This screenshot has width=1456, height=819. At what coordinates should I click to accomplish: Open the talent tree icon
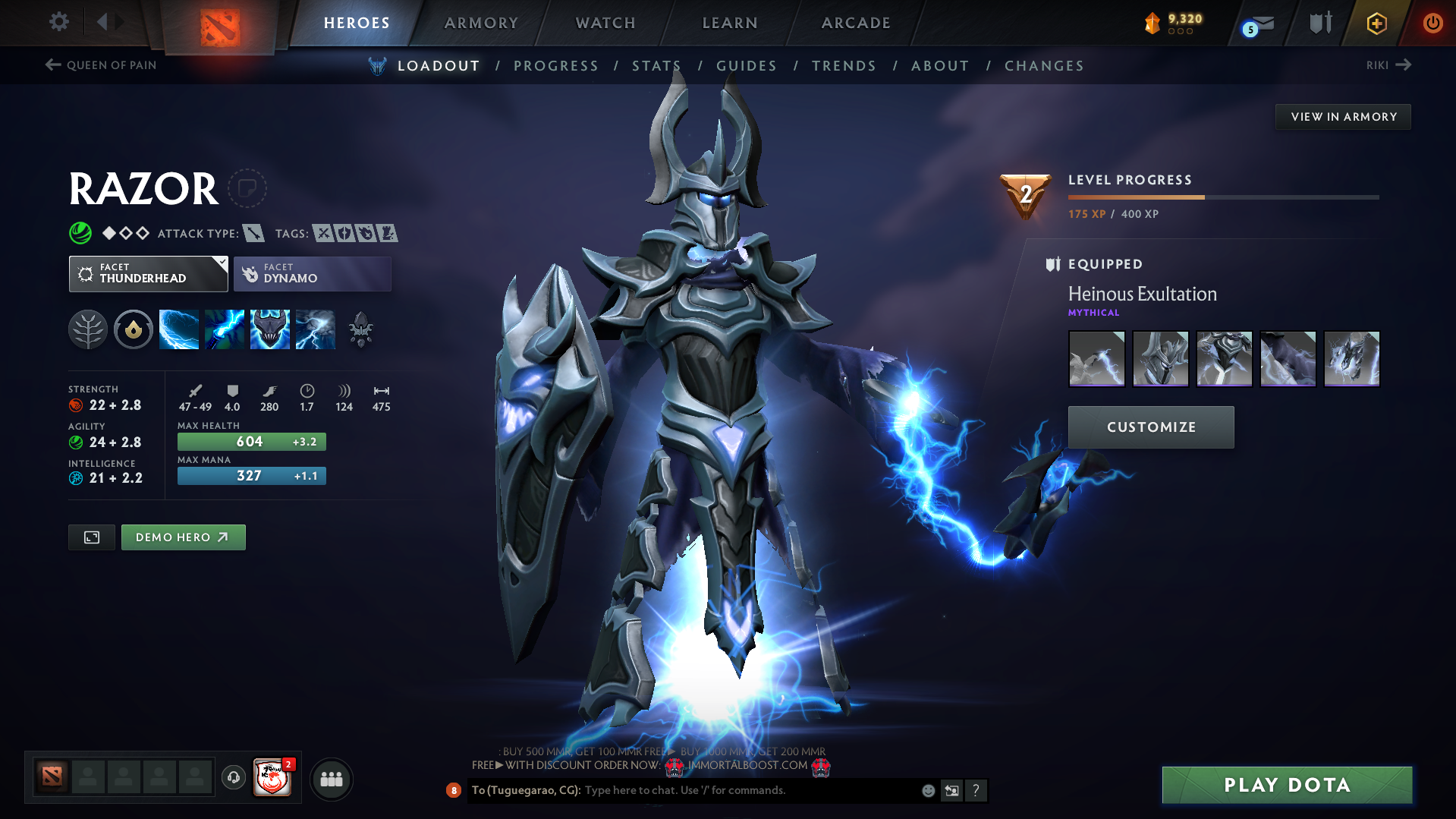pyautogui.click(x=88, y=329)
